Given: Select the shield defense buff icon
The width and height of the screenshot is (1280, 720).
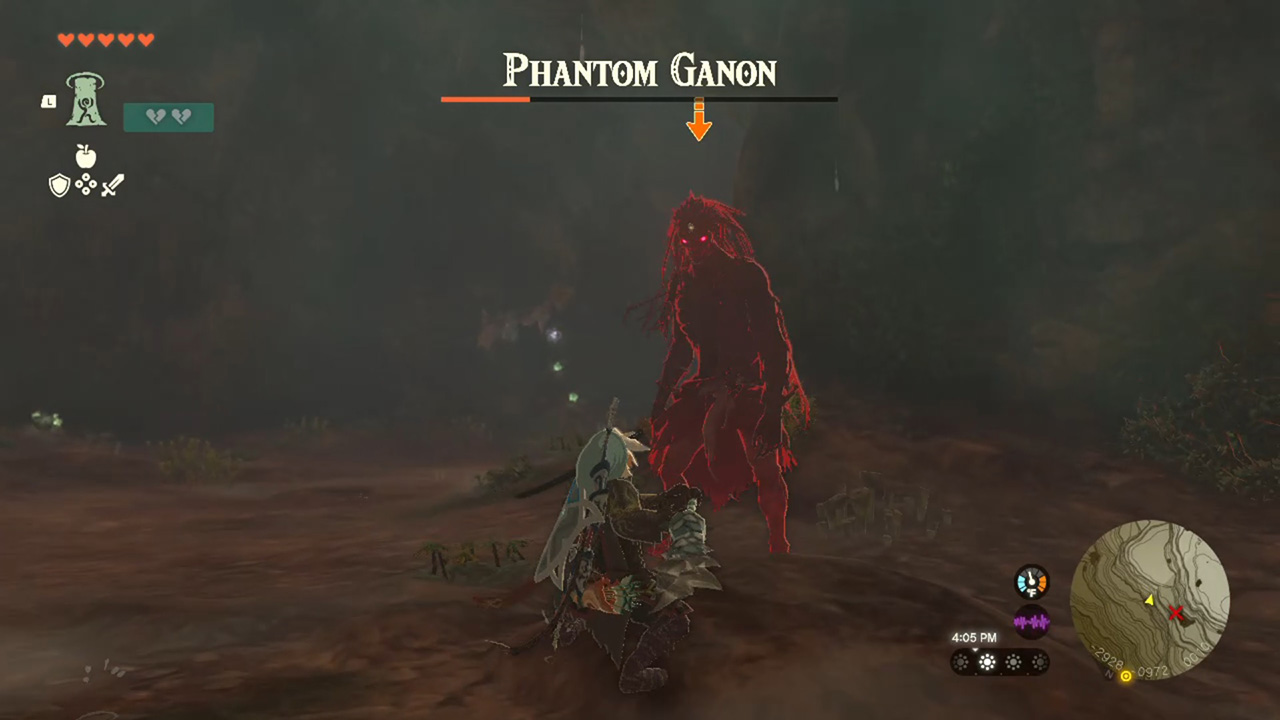Looking at the screenshot, I should tap(59, 186).
